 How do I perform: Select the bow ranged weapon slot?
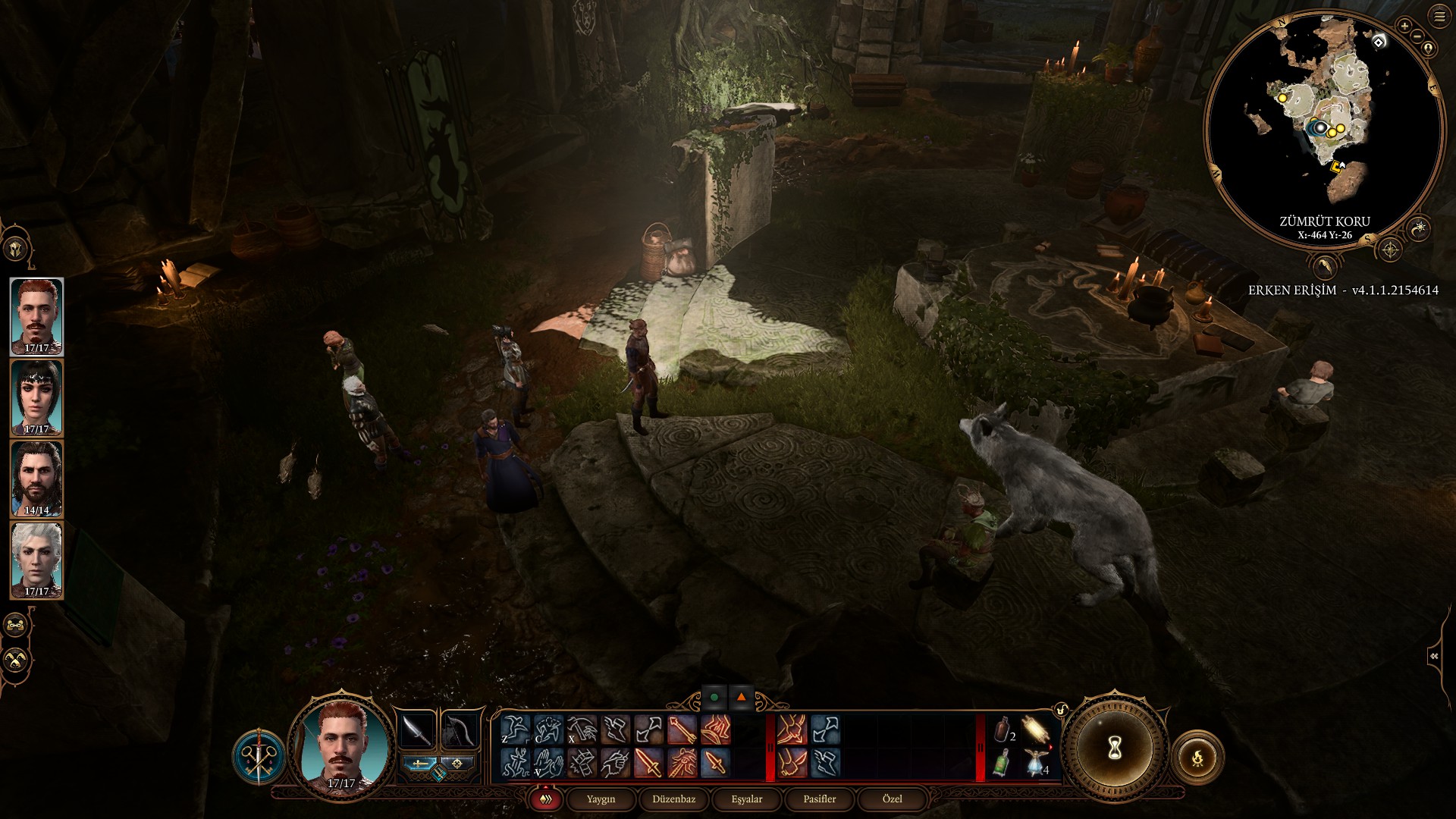click(460, 730)
